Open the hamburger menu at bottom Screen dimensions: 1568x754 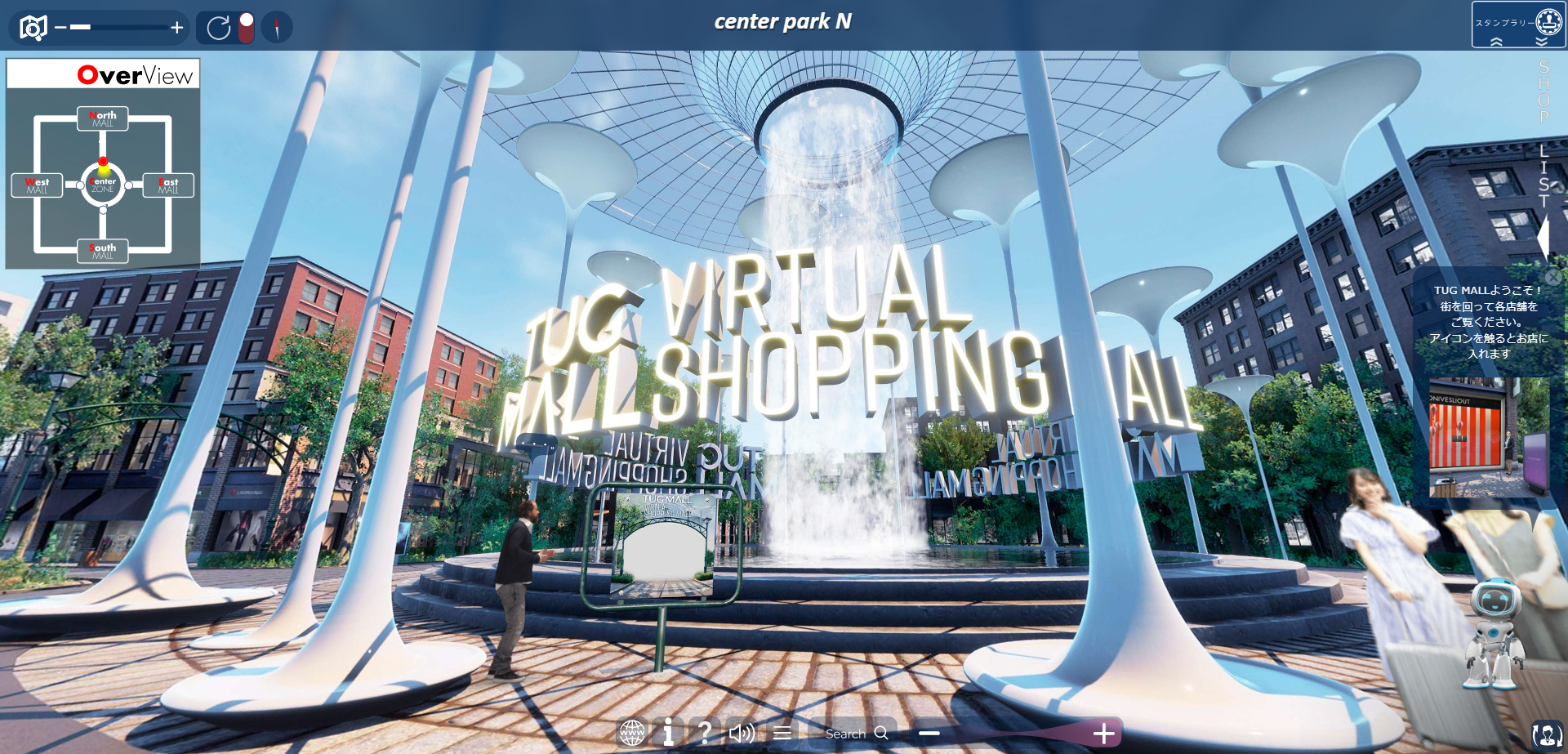tap(782, 733)
